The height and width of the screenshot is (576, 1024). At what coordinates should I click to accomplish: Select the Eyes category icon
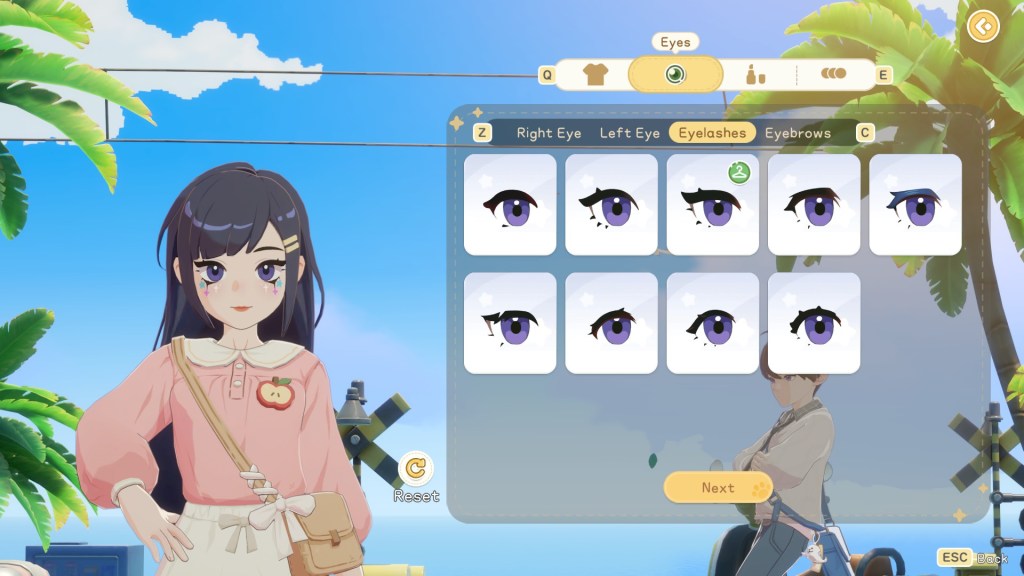click(675, 75)
